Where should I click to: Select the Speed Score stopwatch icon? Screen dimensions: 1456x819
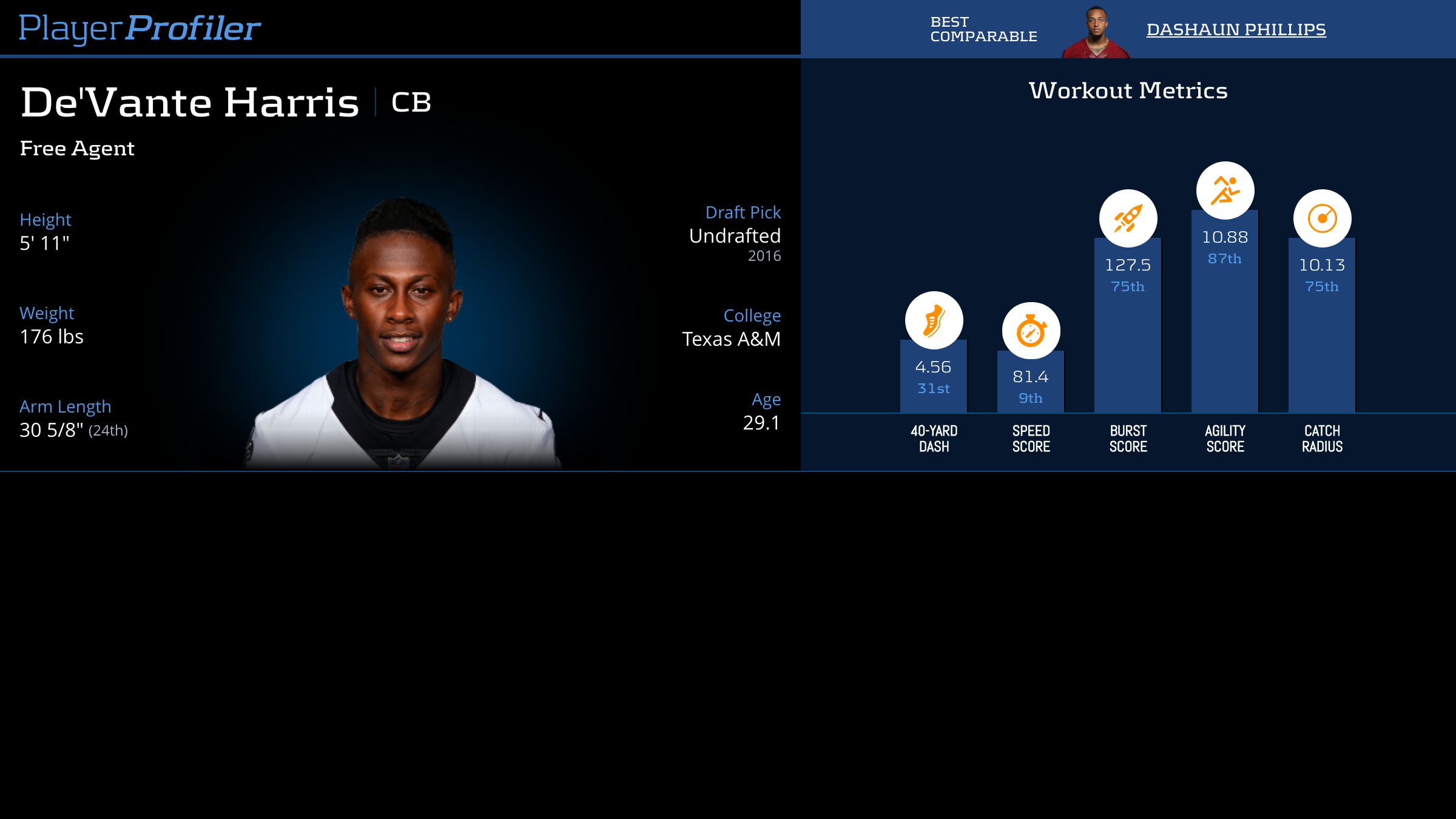coord(1031,331)
